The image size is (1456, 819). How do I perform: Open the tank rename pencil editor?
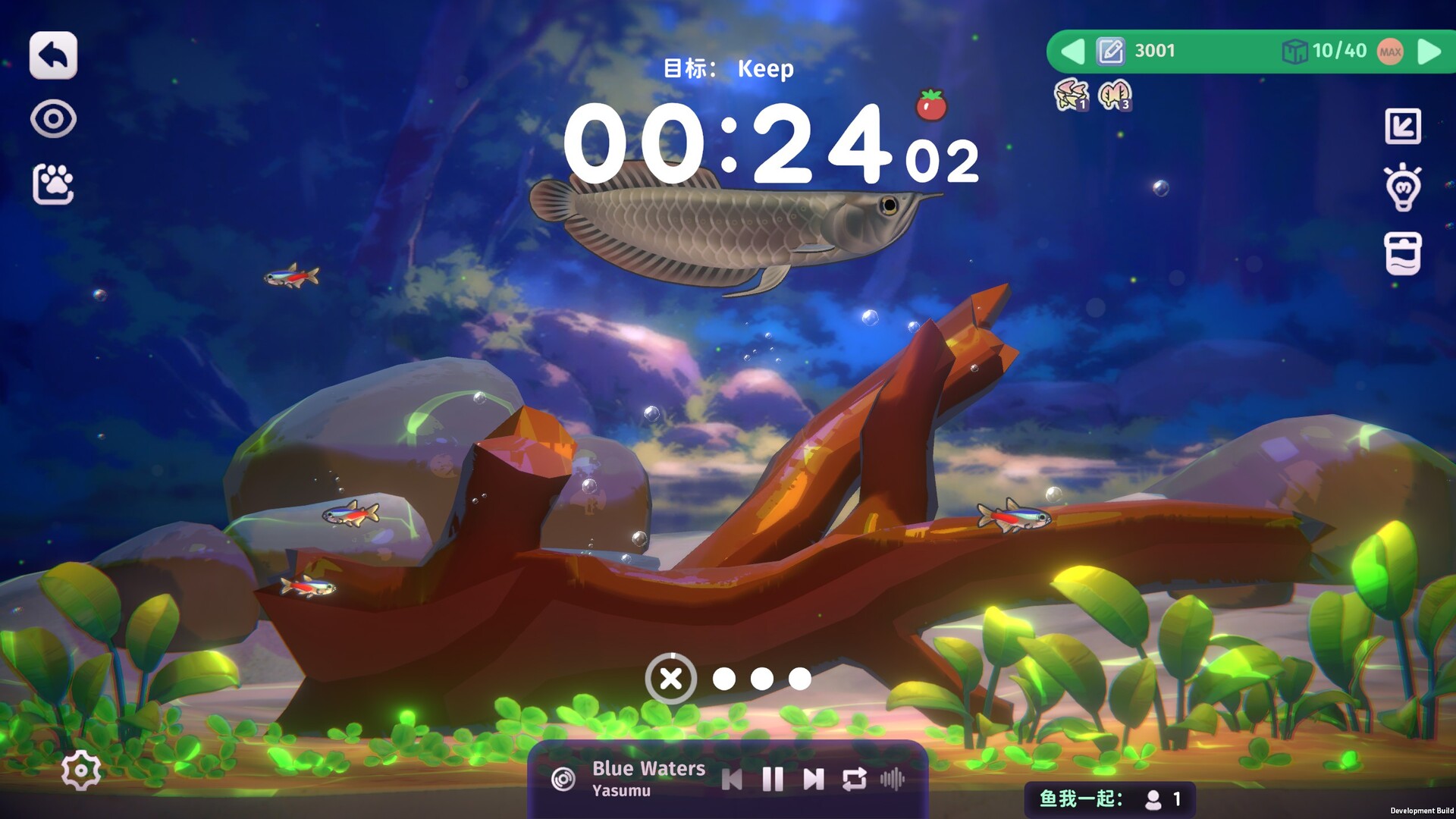1110,51
